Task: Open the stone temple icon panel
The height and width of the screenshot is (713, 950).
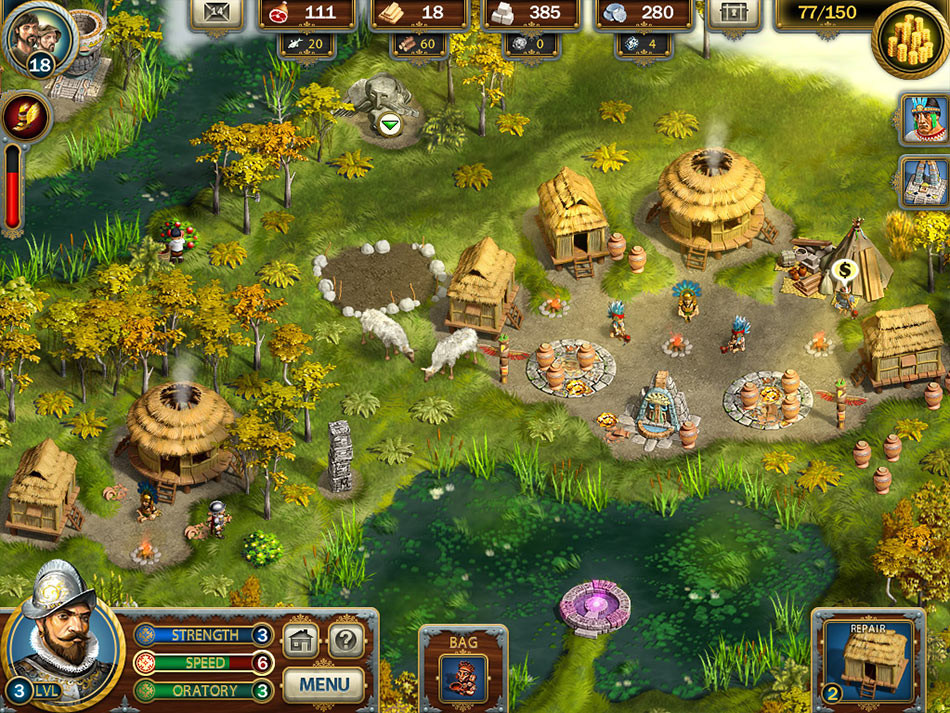Action: (923, 182)
